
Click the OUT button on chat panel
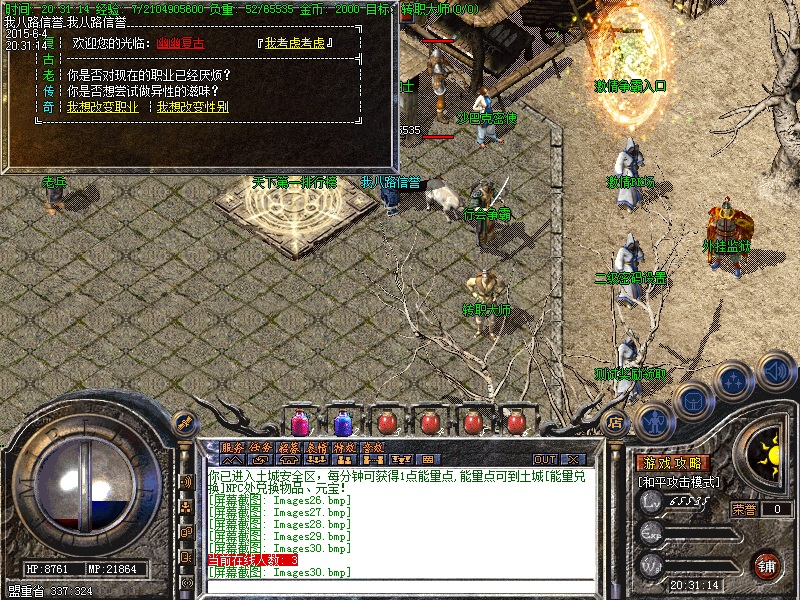pos(544,459)
